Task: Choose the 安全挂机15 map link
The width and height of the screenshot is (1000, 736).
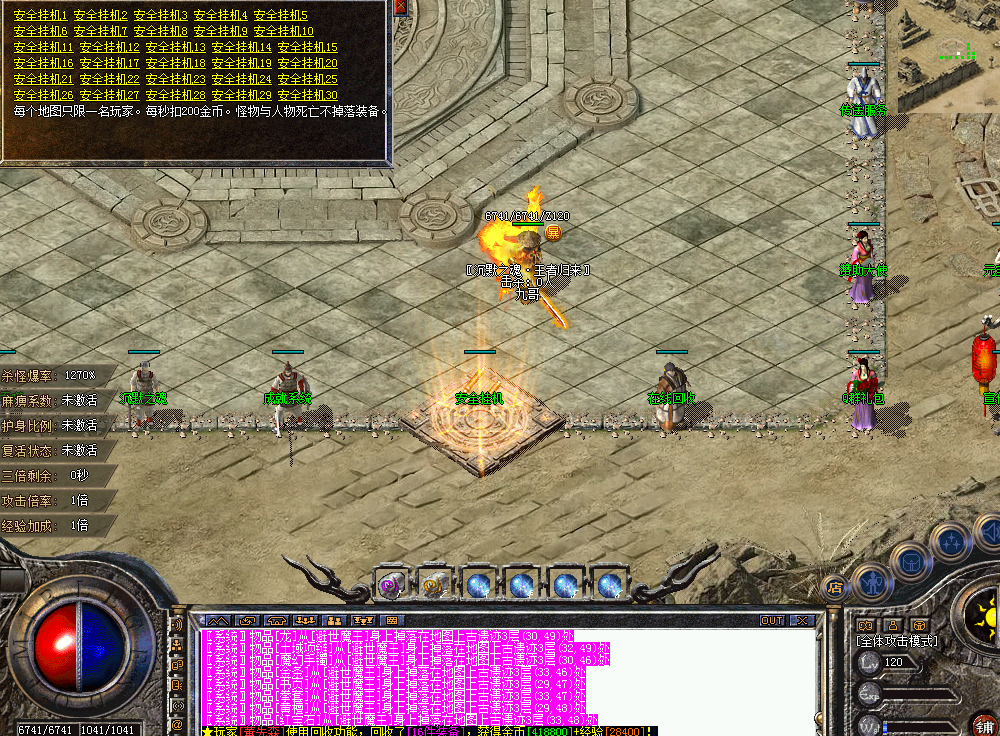Action: tap(307, 47)
